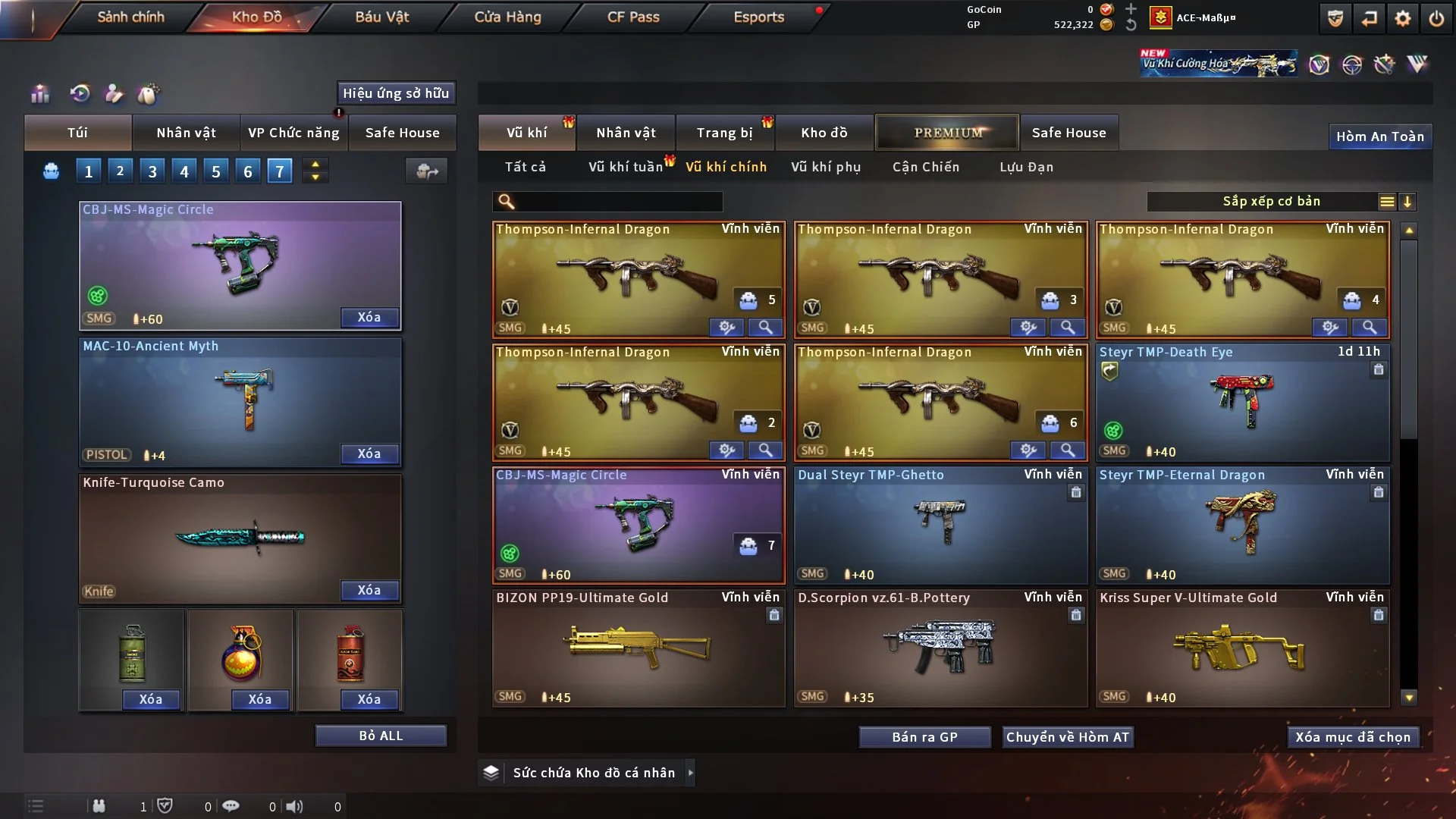Click the weapon search field

click(618, 202)
